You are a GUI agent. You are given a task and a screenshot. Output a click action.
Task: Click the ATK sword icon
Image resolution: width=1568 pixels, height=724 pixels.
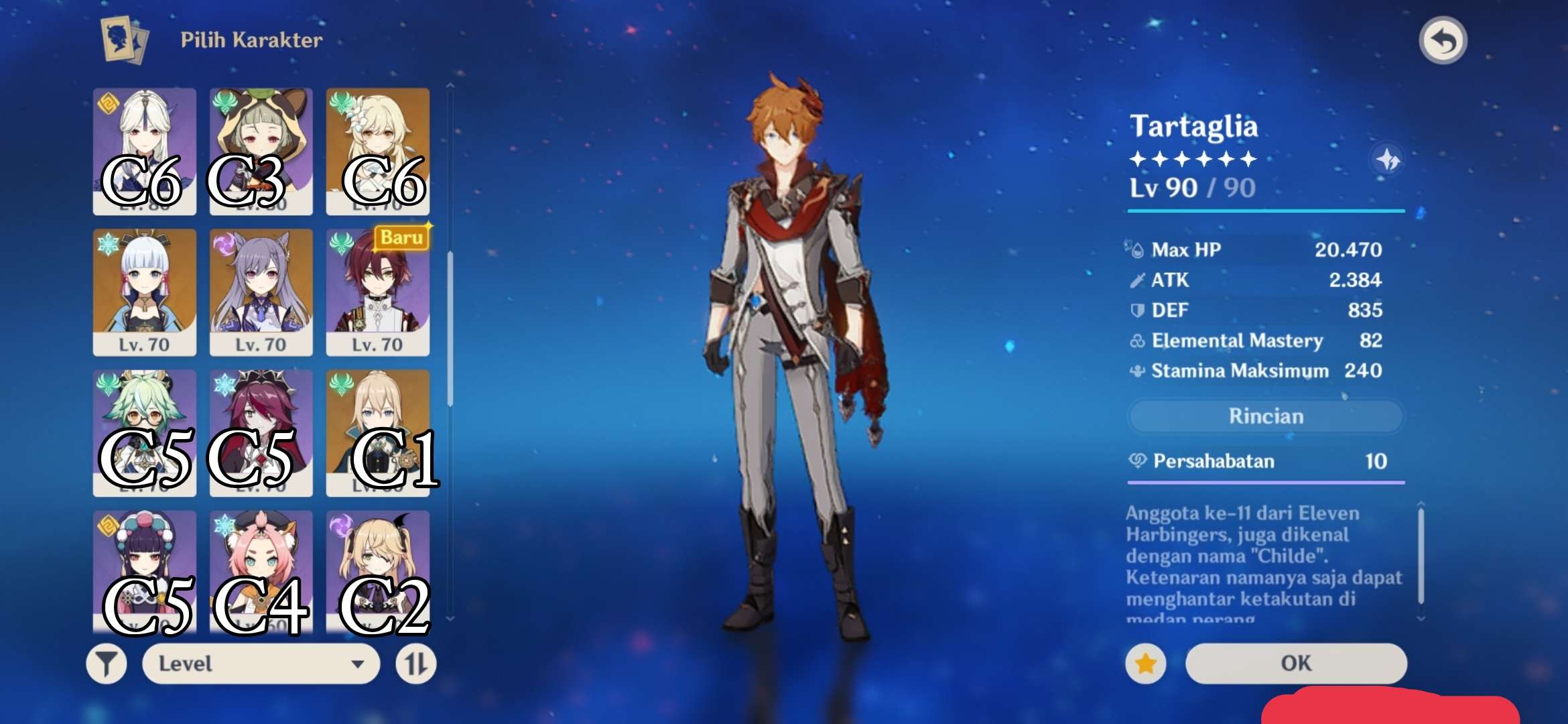tap(1137, 280)
